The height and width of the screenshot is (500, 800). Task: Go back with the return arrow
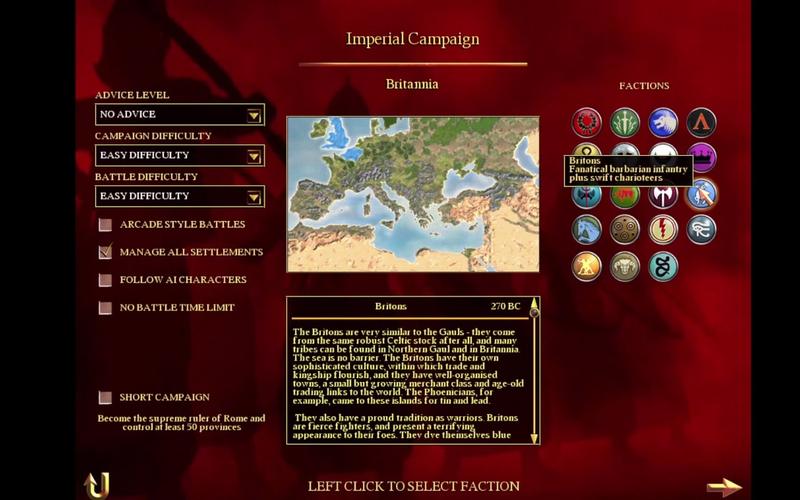[x=96, y=485]
